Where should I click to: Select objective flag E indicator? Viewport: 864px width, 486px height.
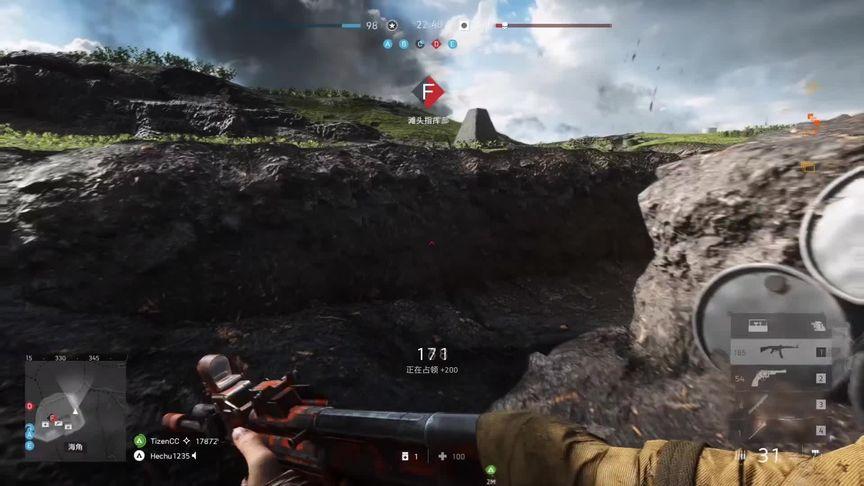pyautogui.click(x=452, y=44)
